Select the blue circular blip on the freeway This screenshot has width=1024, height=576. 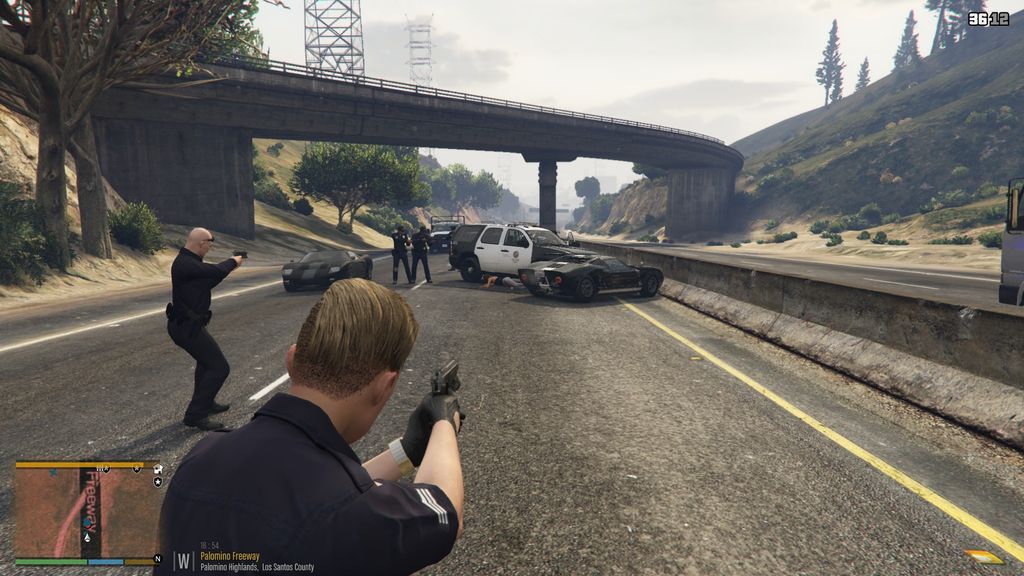coord(87,522)
